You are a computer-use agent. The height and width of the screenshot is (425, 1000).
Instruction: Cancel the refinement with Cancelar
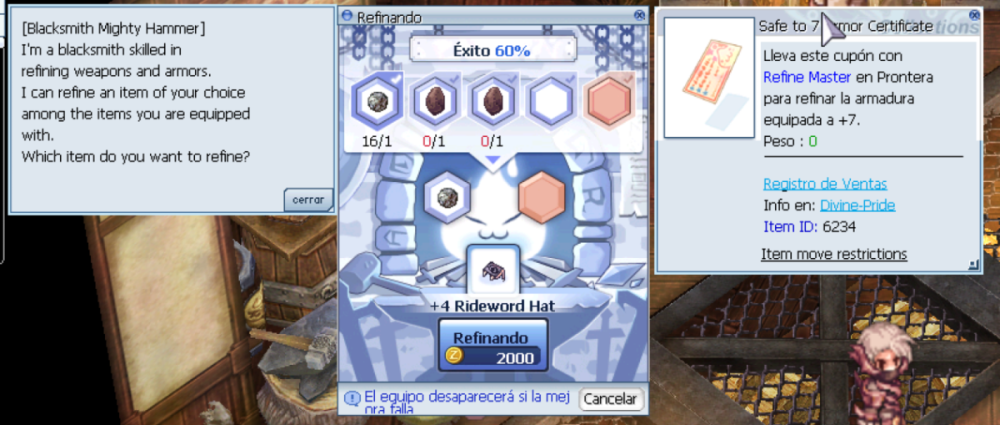point(610,398)
